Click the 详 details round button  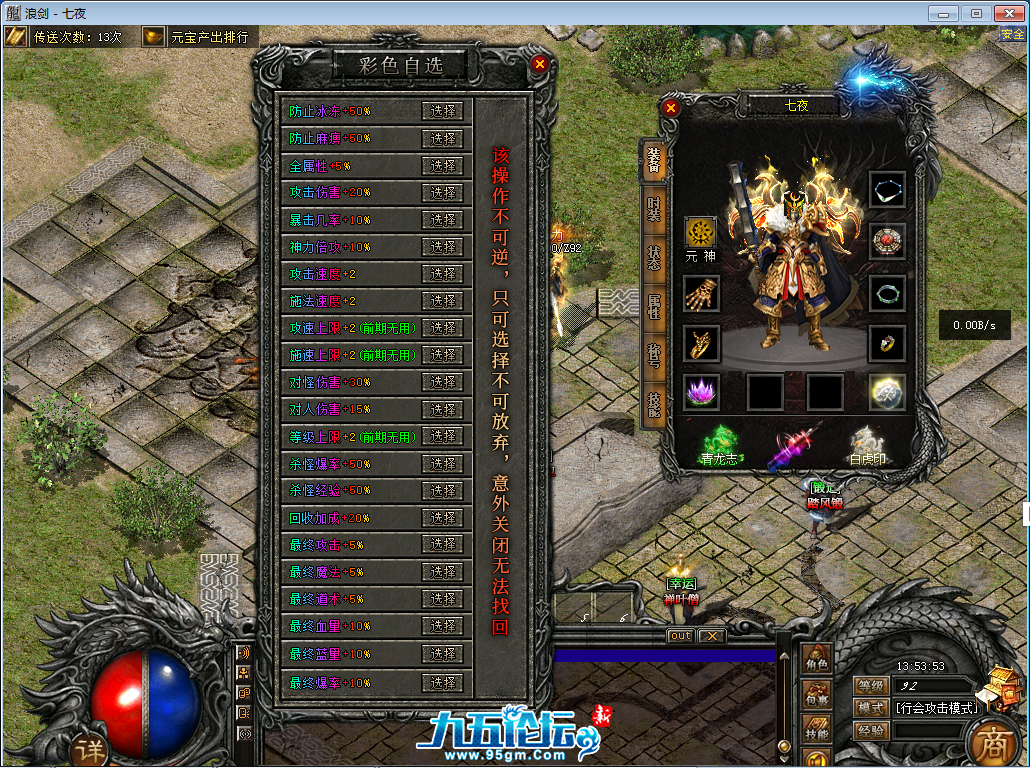[x=90, y=748]
